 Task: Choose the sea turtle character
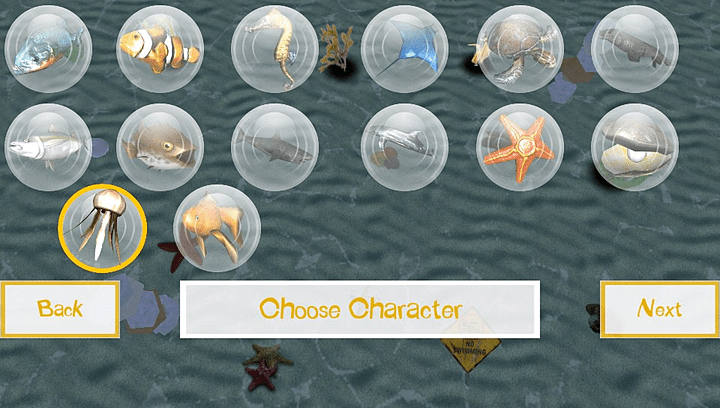pyautogui.click(x=520, y=48)
